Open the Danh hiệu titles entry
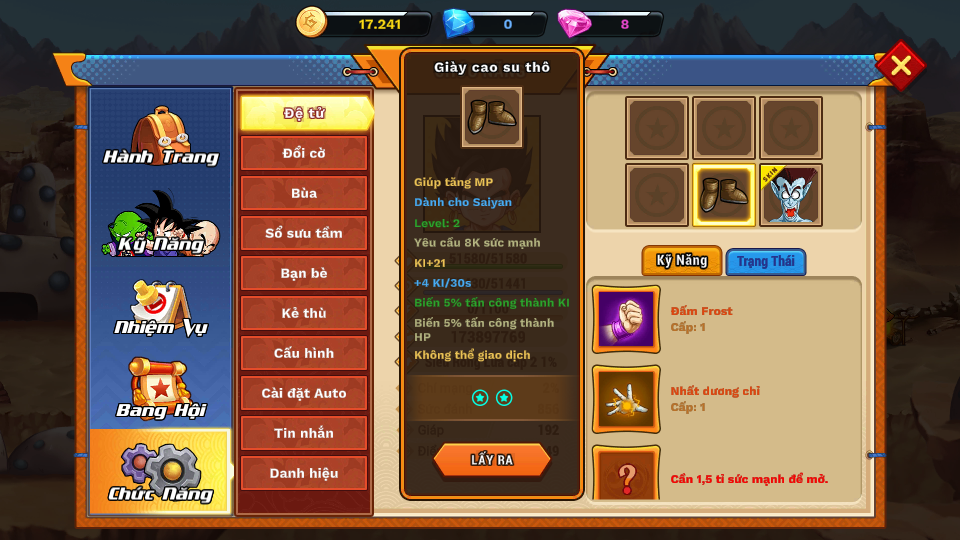Image resolution: width=960 pixels, height=540 pixels. pos(304,473)
